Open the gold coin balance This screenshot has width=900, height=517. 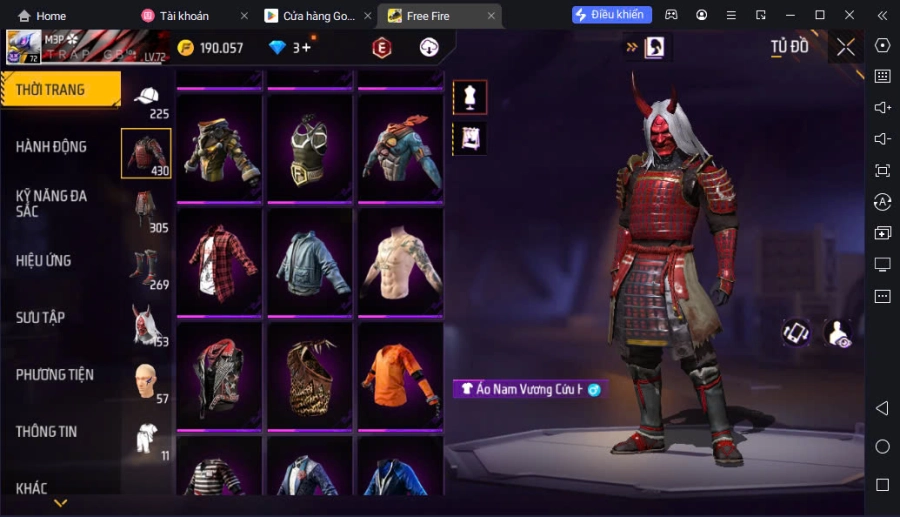[210, 48]
